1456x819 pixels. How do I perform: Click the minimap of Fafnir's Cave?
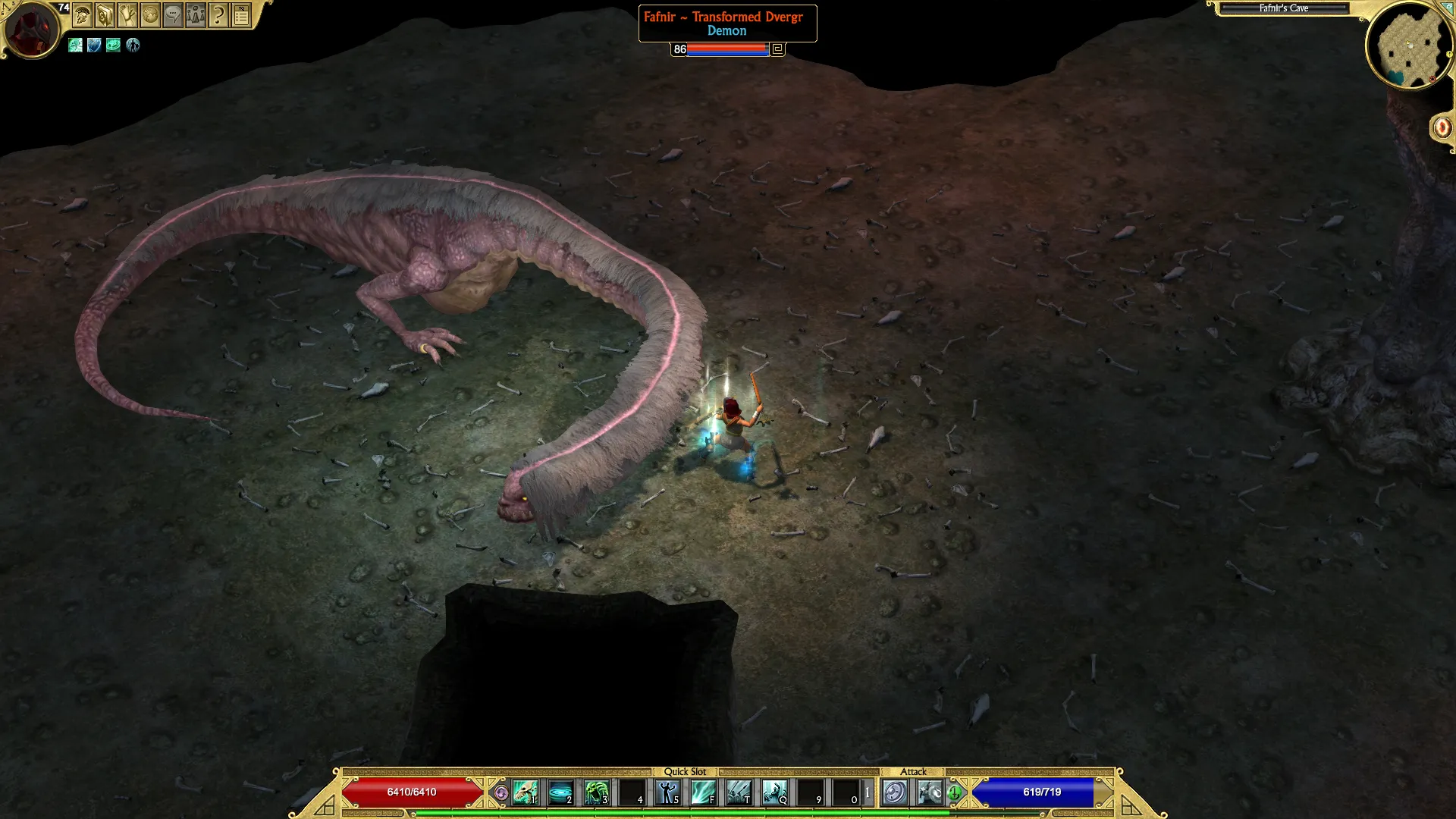(x=1409, y=47)
